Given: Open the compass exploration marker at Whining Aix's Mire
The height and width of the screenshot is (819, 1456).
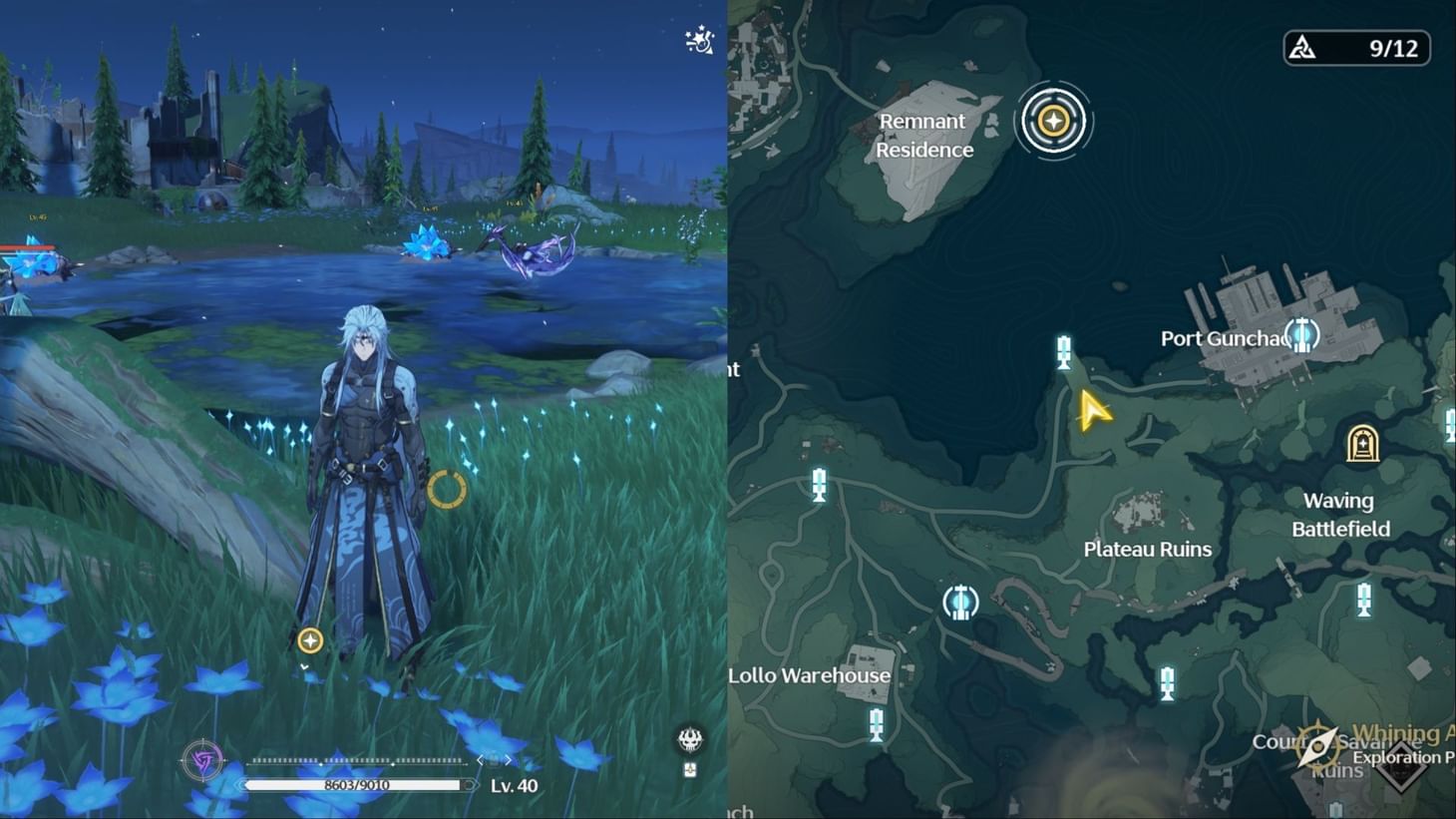Looking at the screenshot, I should pyautogui.click(x=1316, y=746).
